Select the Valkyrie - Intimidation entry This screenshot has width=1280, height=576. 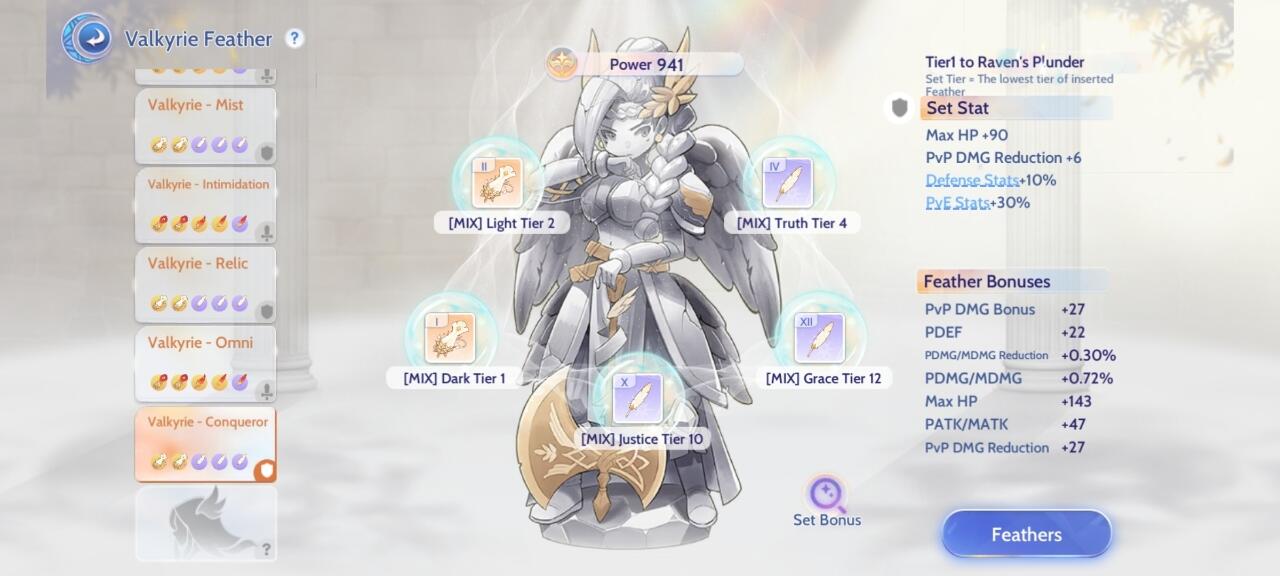tap(205, 204)
